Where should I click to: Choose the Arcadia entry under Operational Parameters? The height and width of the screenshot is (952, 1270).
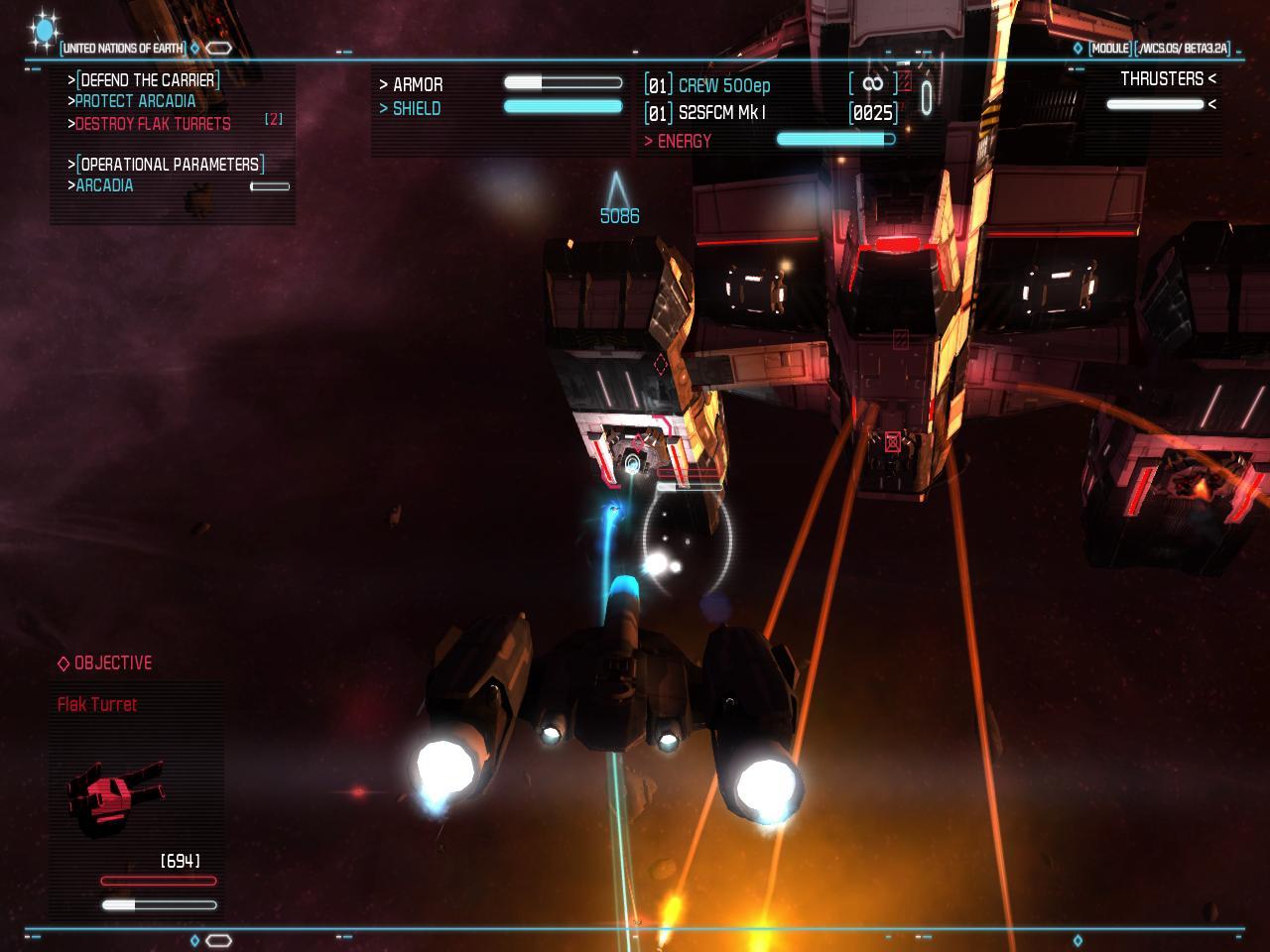tap(104, 185)
